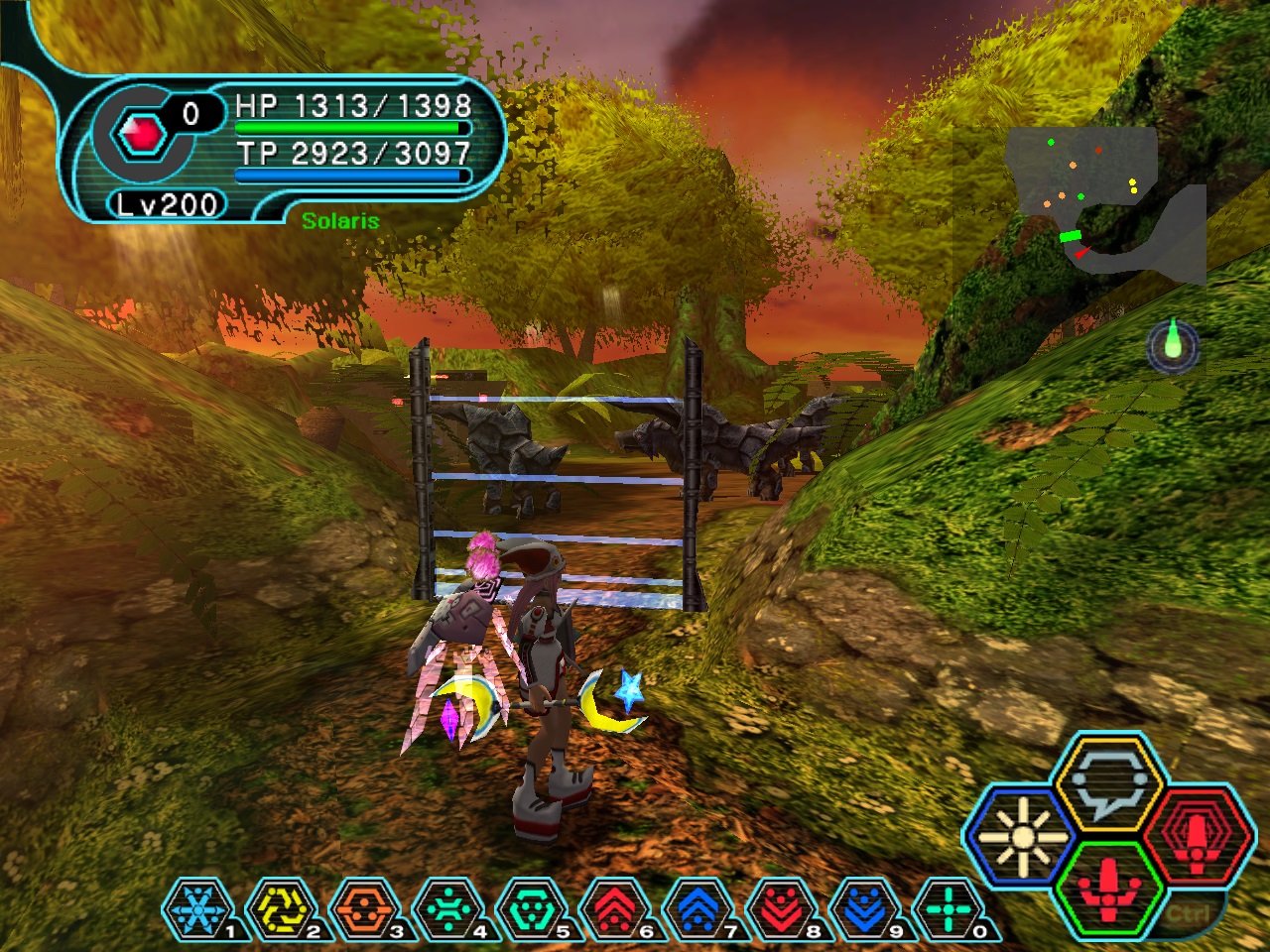Activate the red heavy attack in the red hexagon

click(1198, 838)
